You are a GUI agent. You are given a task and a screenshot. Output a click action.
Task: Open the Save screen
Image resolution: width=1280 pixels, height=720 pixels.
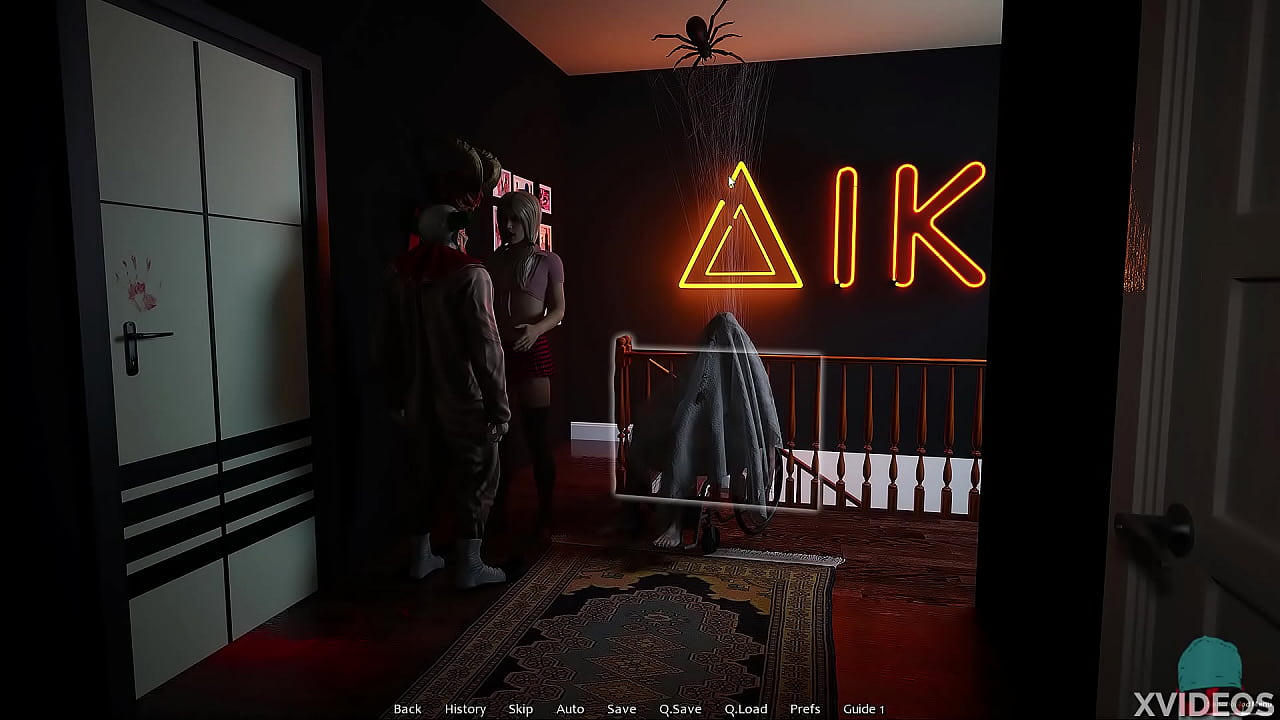pyautogui.click(x=621, y=708)
